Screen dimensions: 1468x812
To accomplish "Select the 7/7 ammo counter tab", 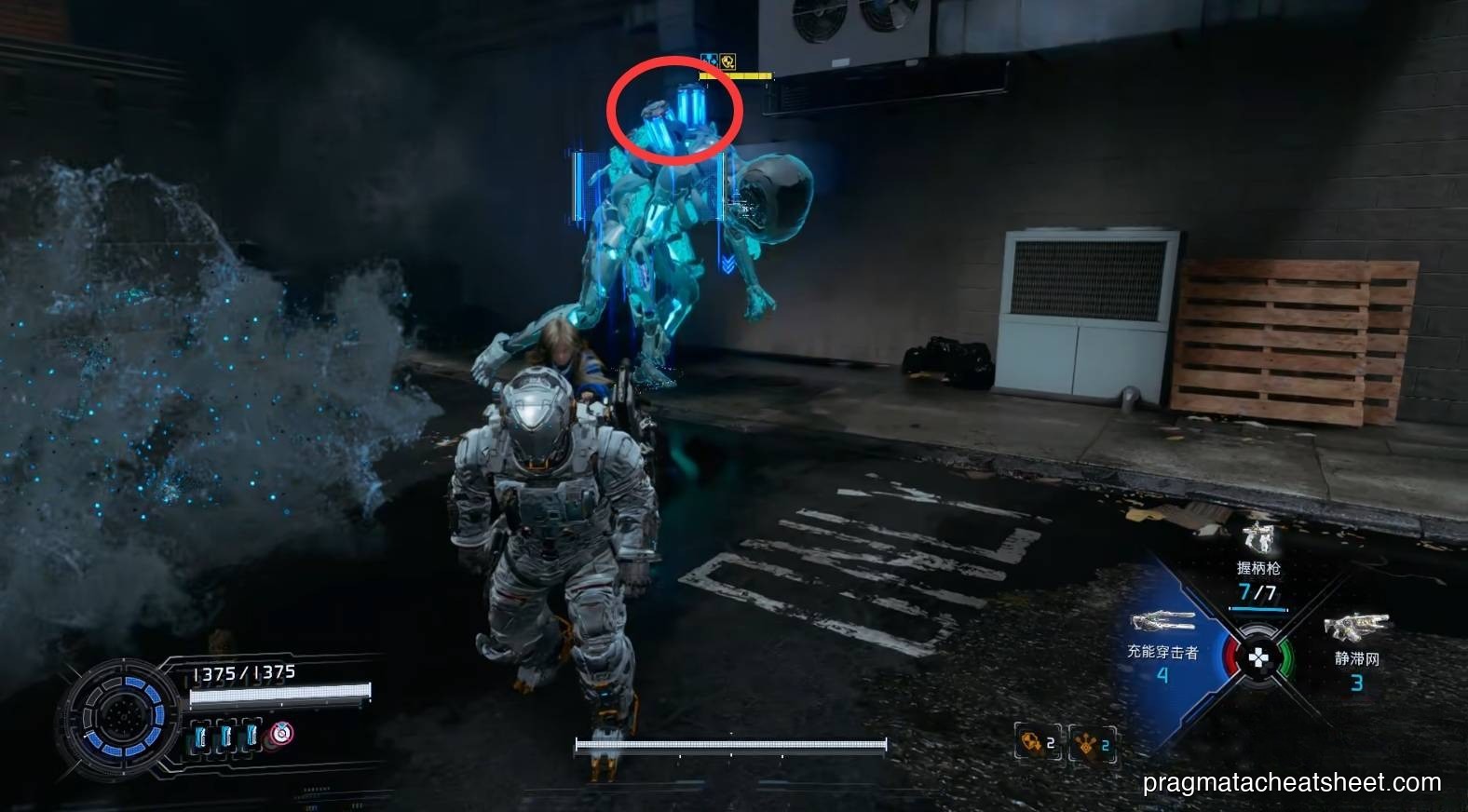I will tap(1257, 591).
